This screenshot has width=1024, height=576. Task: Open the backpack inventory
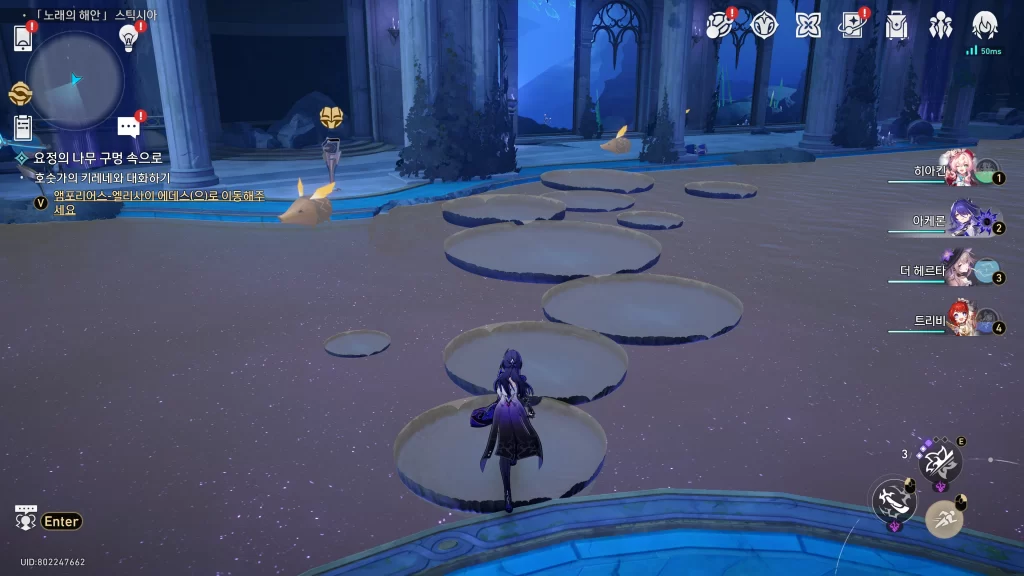coord(897,25)
